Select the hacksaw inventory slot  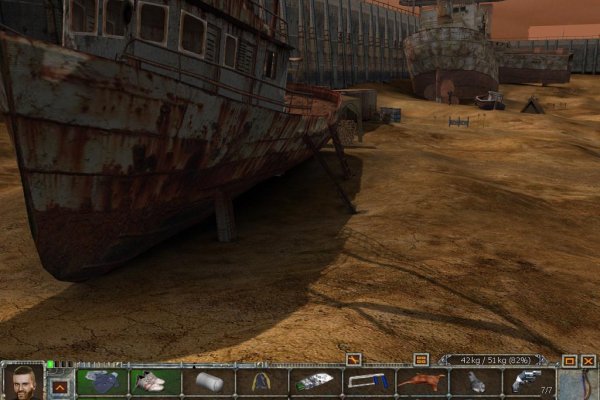tap(368, 381)
